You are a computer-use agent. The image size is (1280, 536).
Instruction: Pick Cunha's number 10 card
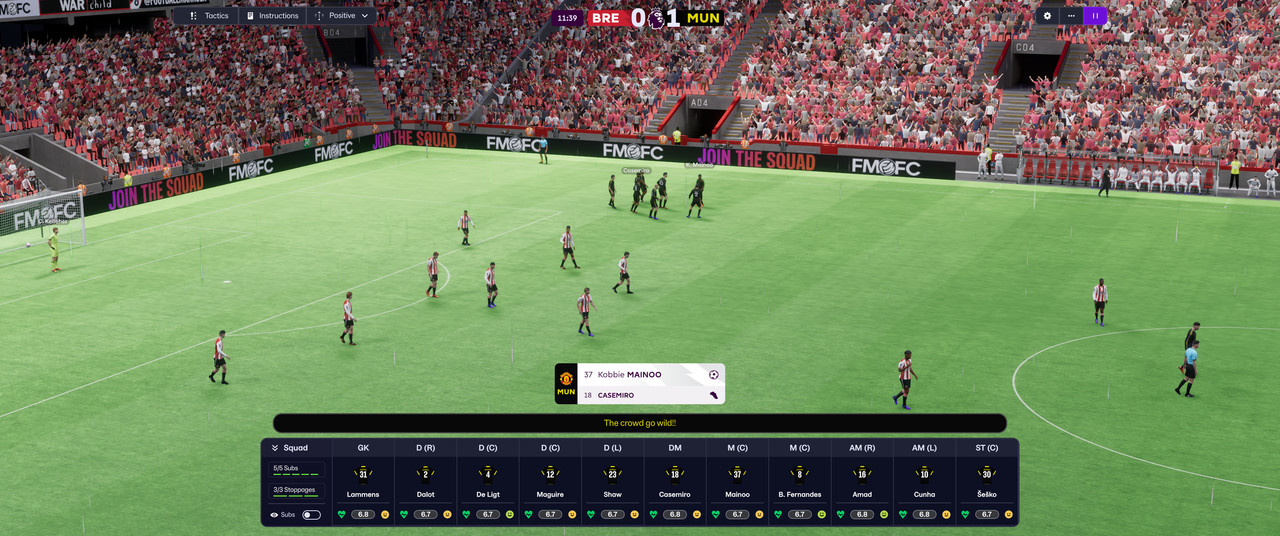point(924,473)
